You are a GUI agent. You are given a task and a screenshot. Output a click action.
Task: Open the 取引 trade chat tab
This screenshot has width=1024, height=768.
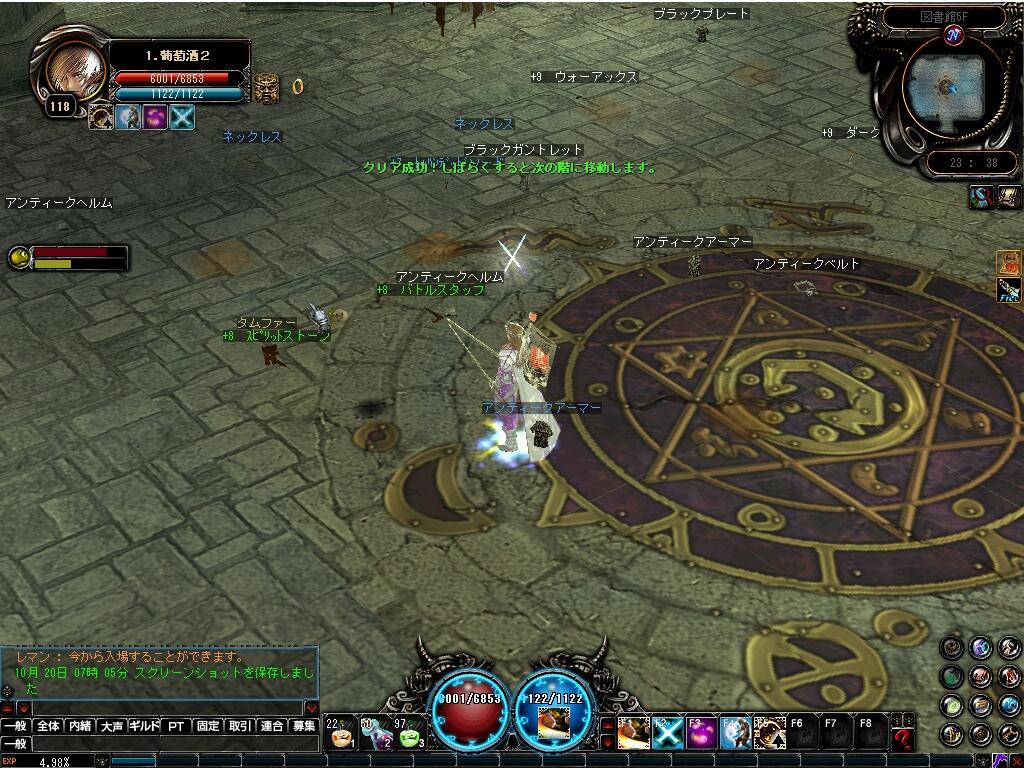[x=239, y=726]
